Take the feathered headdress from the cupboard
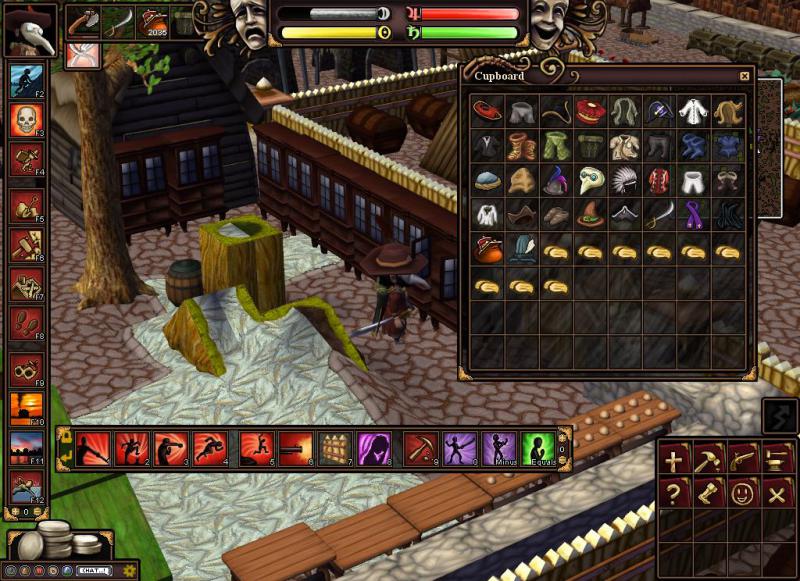Screen dimensions: 800x581 pos(626,180)
